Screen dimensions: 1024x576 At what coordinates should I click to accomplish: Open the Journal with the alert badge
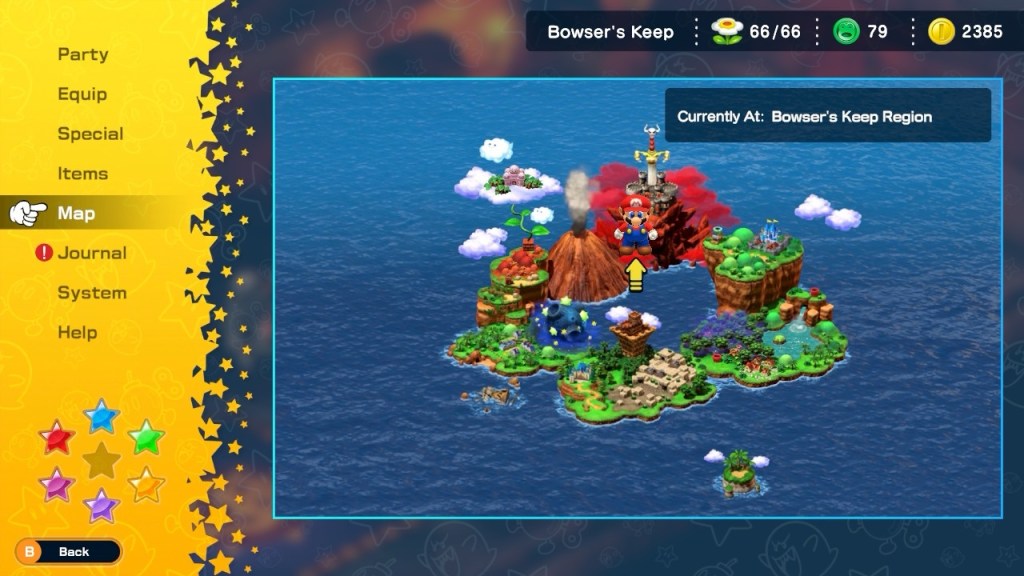point(91,253)
